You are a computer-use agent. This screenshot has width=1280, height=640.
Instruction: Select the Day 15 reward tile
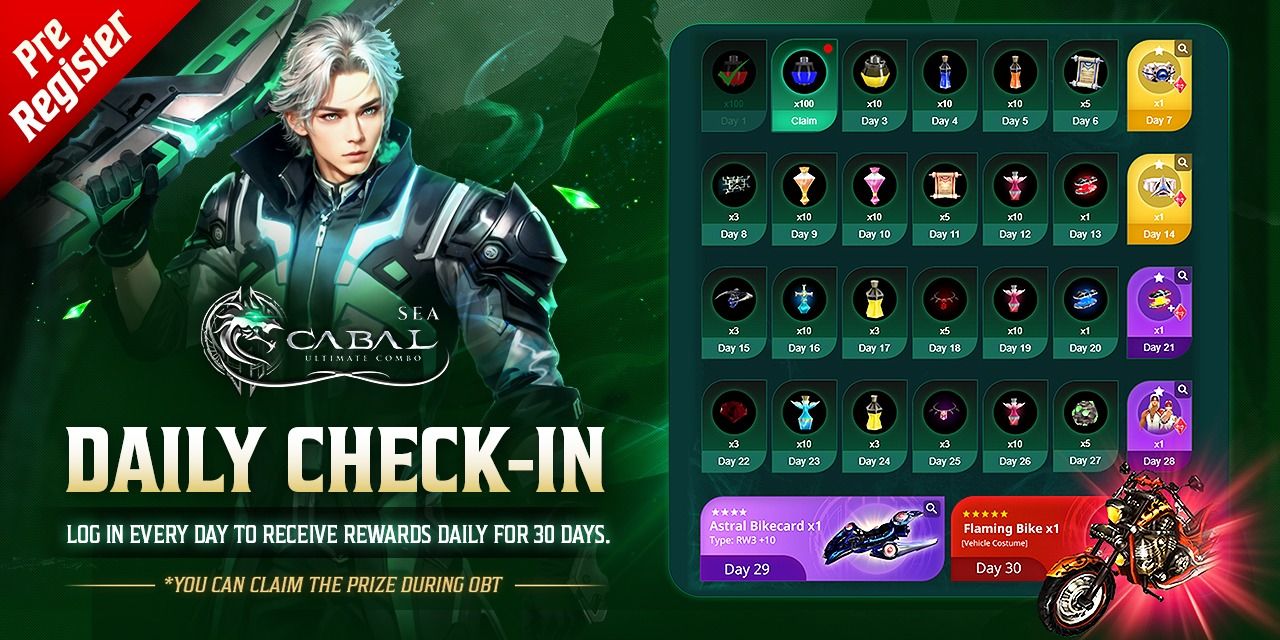734,312
